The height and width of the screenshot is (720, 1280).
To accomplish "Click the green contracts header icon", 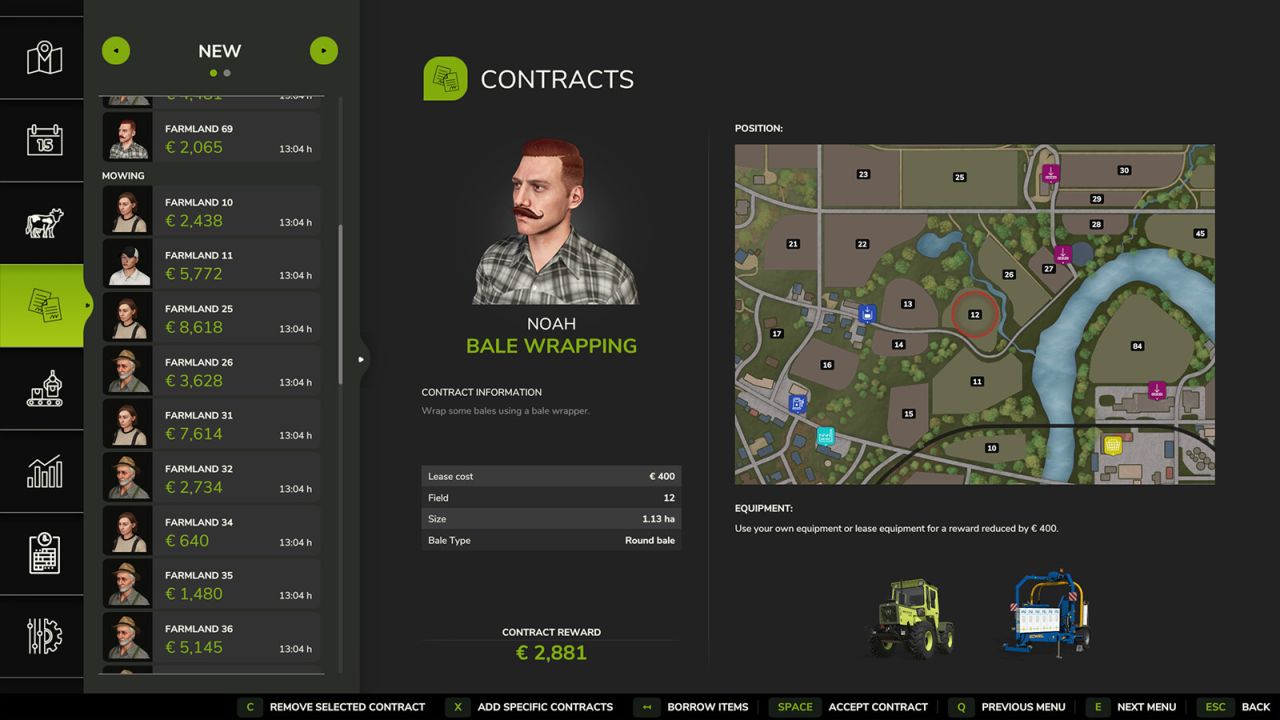I will (444, 77).
